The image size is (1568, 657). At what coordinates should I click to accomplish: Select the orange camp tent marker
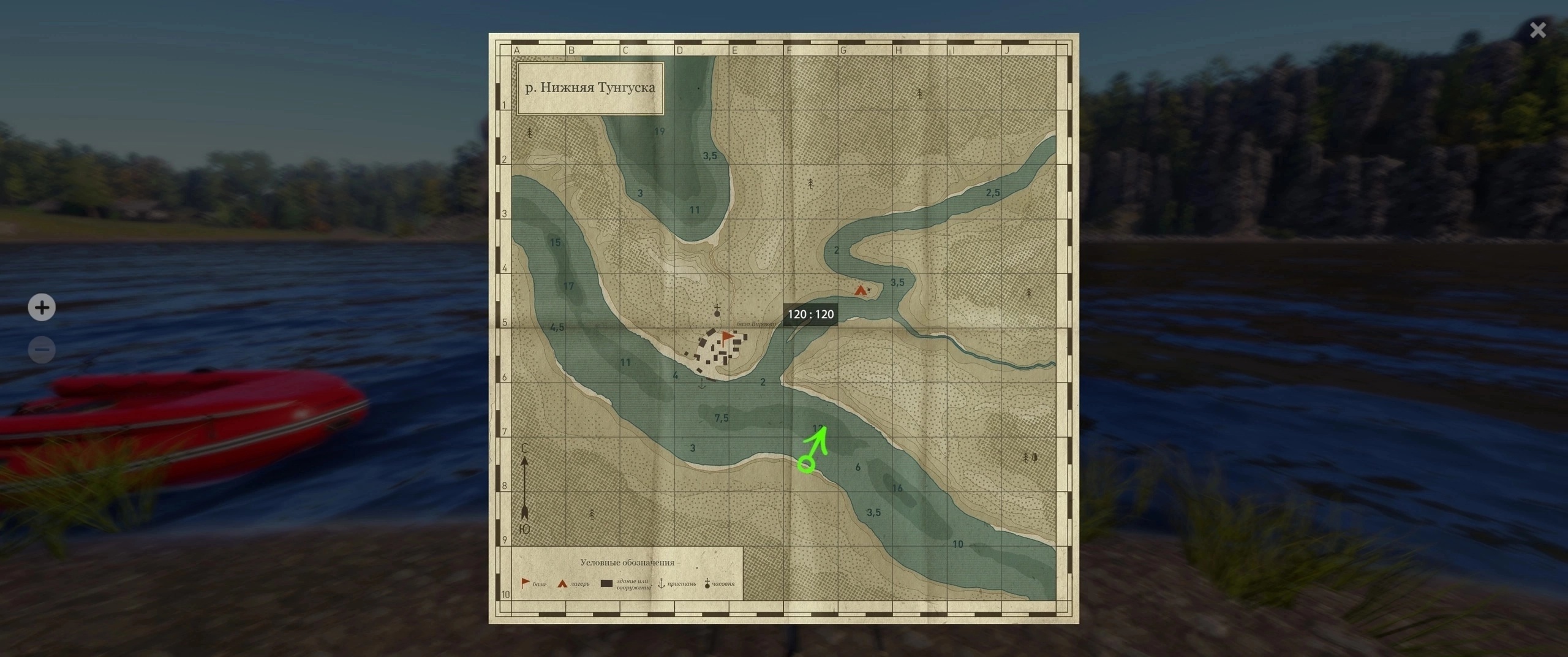861,290
